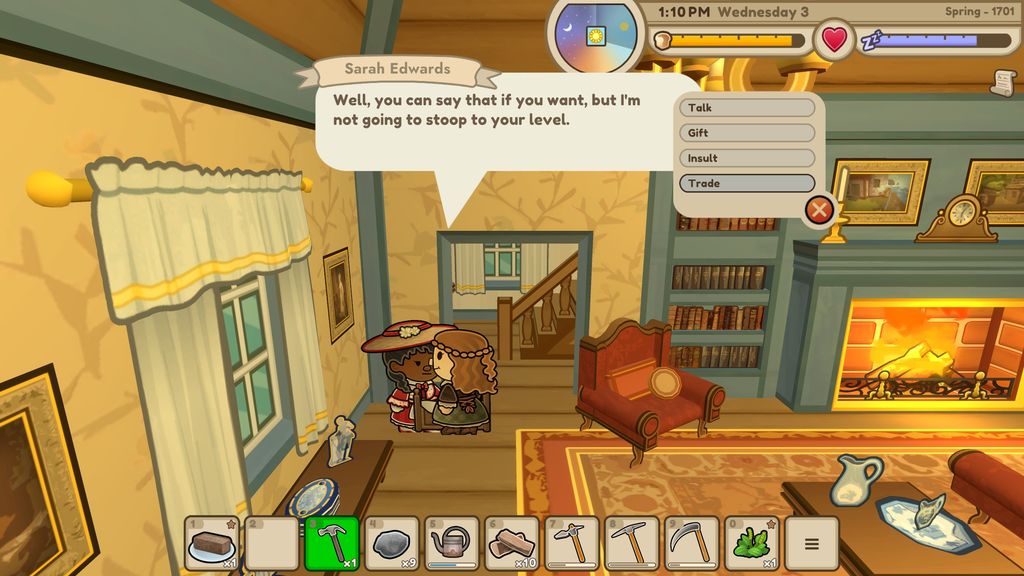This screenshot has width=1024, height=576.
Task: Select the brick item in slot 1
Action: pyautogui.click(x=212, y=544)
